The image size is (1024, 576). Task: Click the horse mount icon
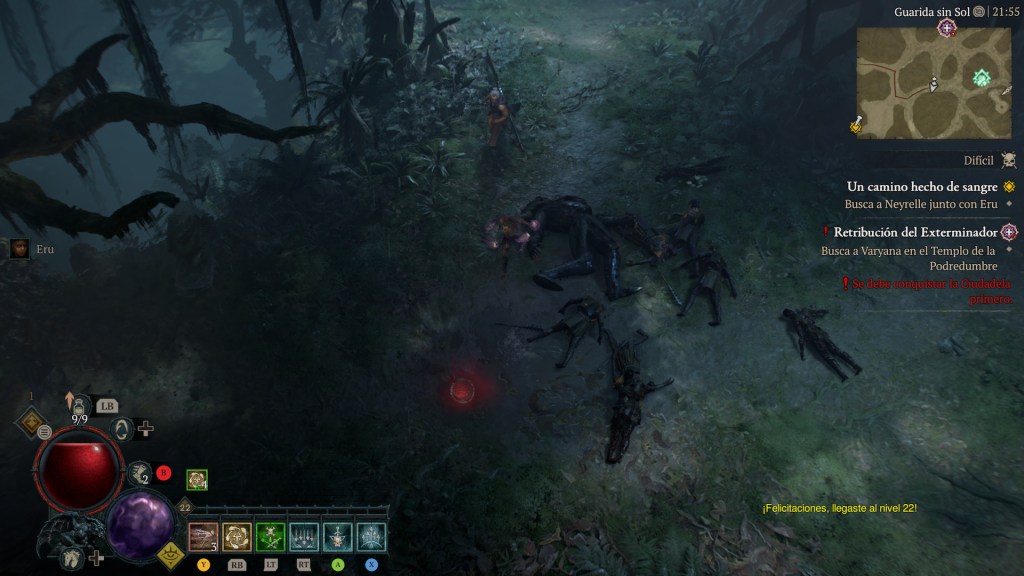72,557
